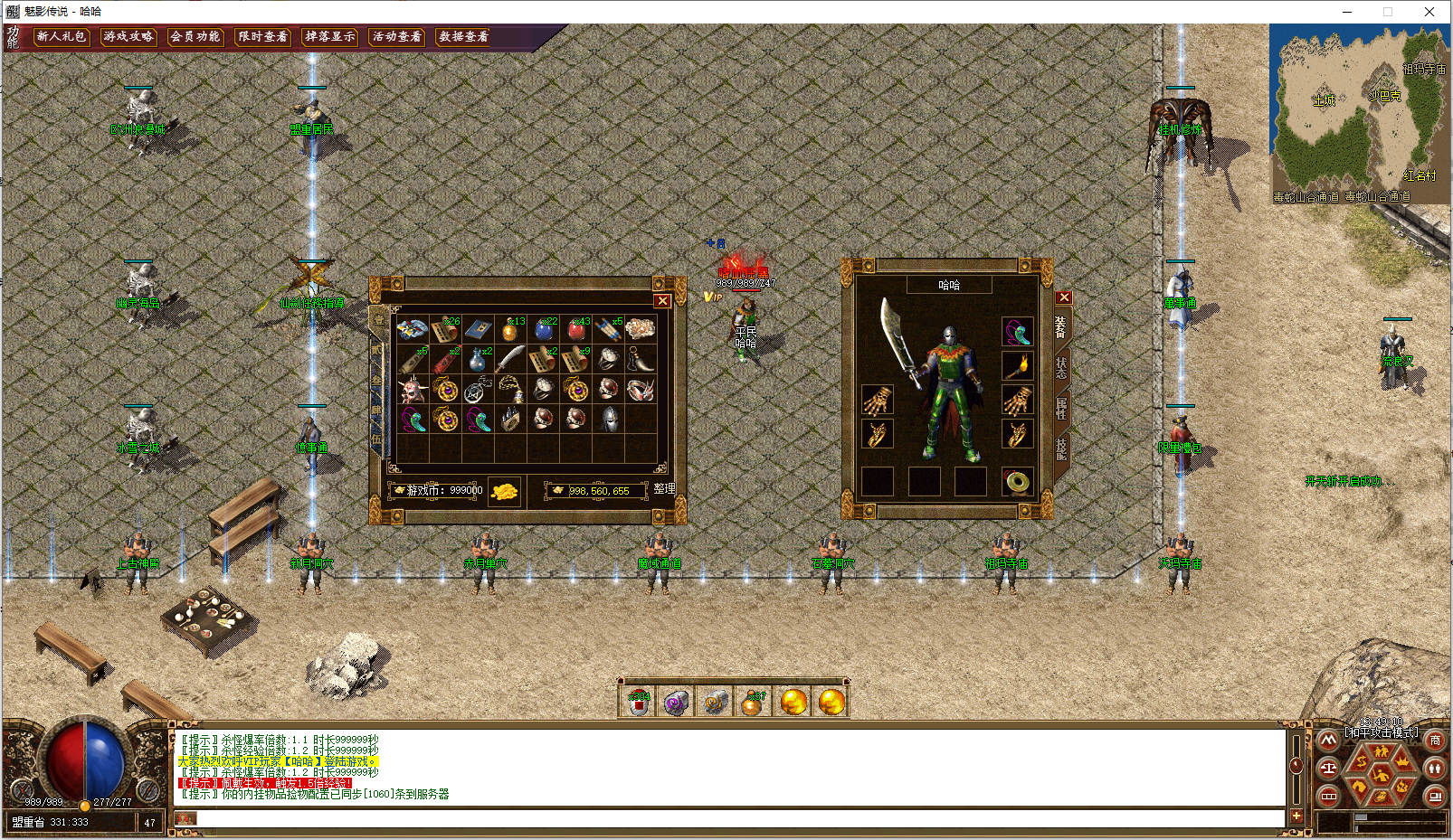Close the character equipment window
Image resolution: width=1453 pixels, height=840 pixels.
click(x=1064, y=297)
